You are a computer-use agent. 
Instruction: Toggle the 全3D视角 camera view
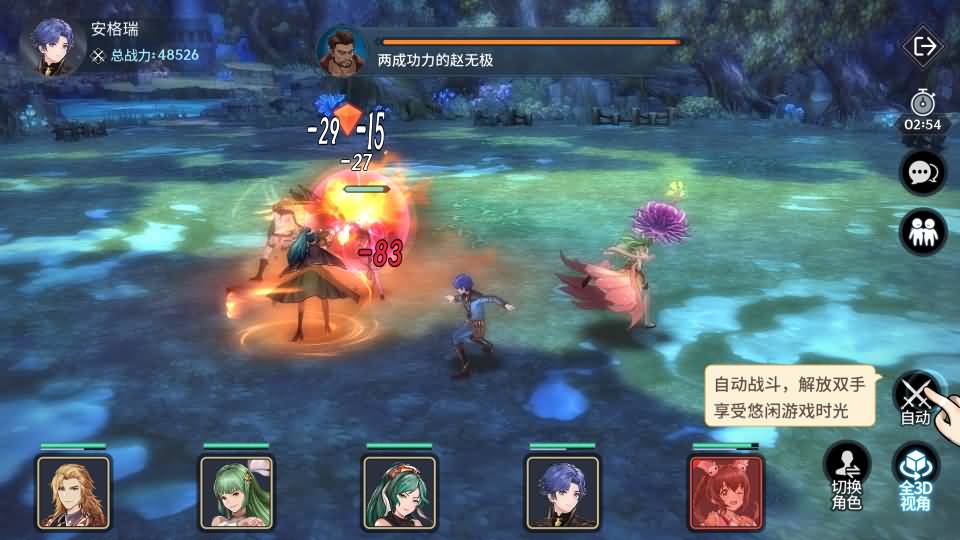(x=915, y=476)
